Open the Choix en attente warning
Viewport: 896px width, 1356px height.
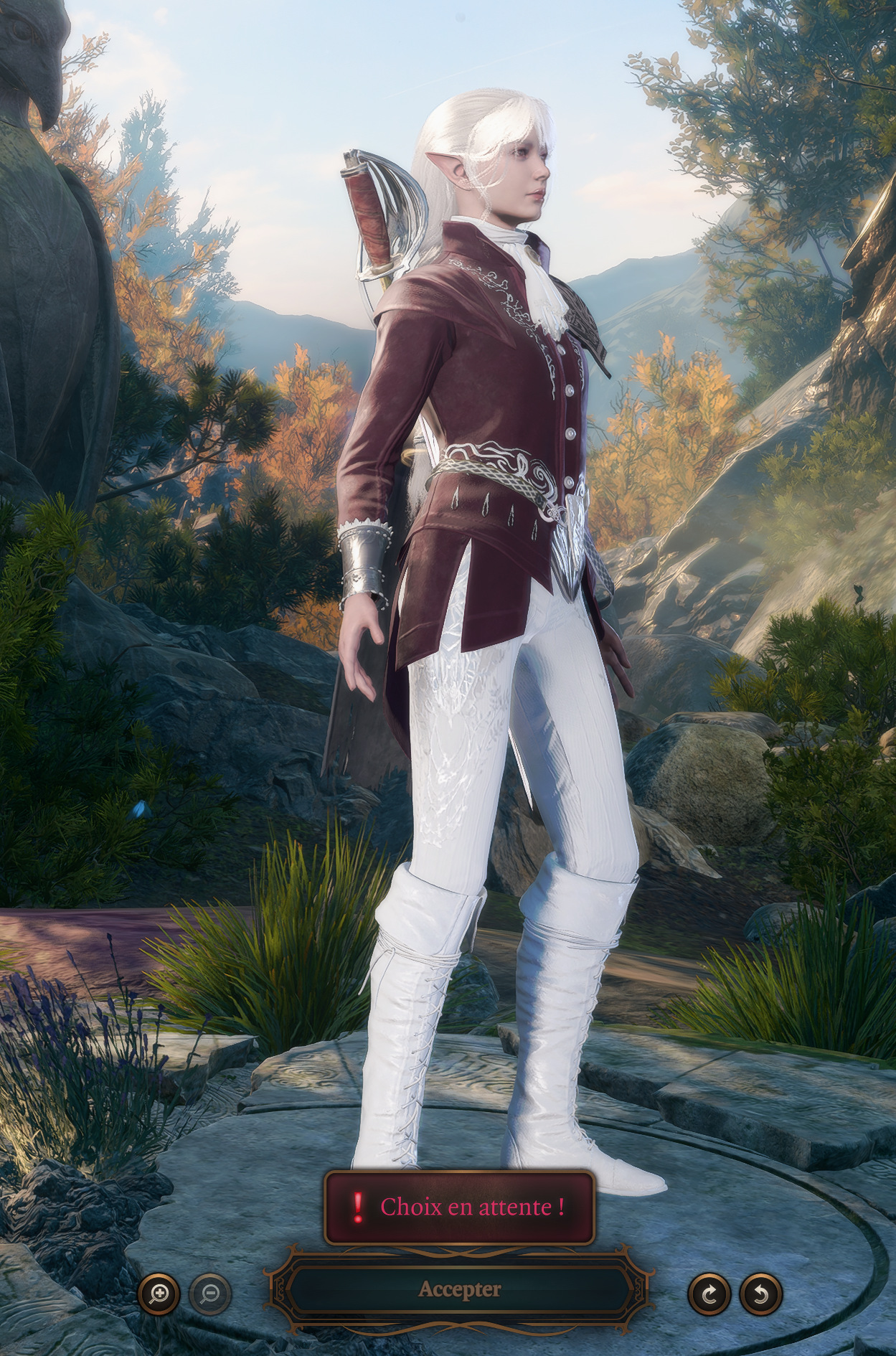coord(459,1207)
